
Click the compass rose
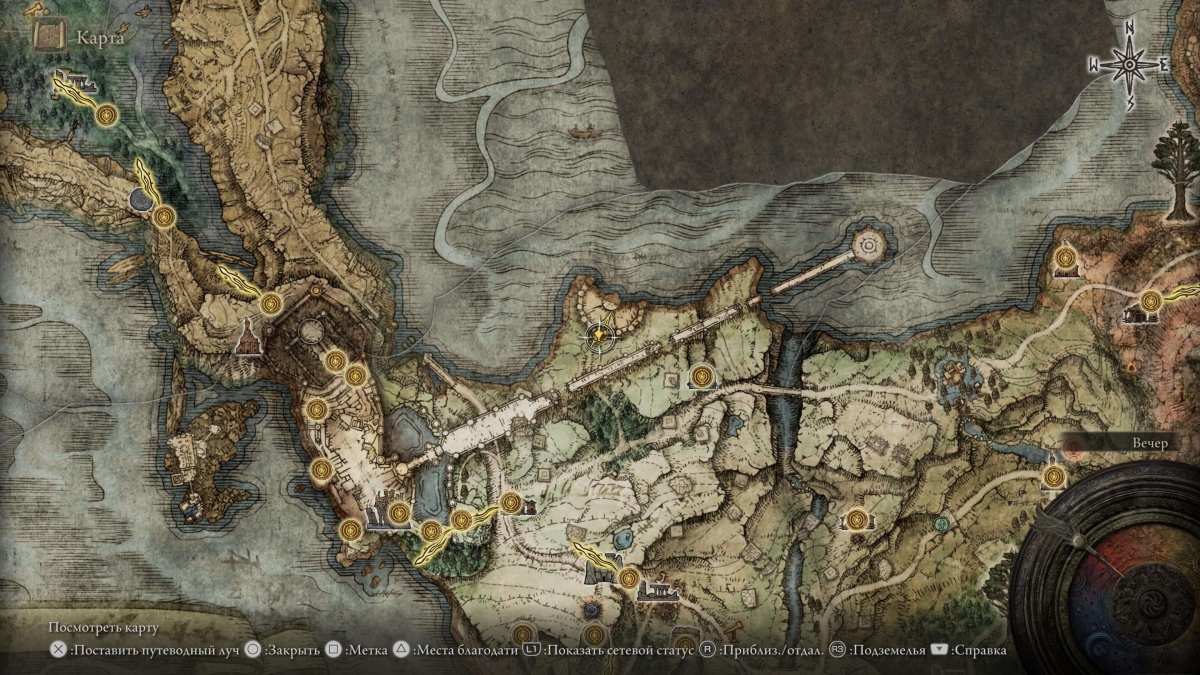(1130, 67)
